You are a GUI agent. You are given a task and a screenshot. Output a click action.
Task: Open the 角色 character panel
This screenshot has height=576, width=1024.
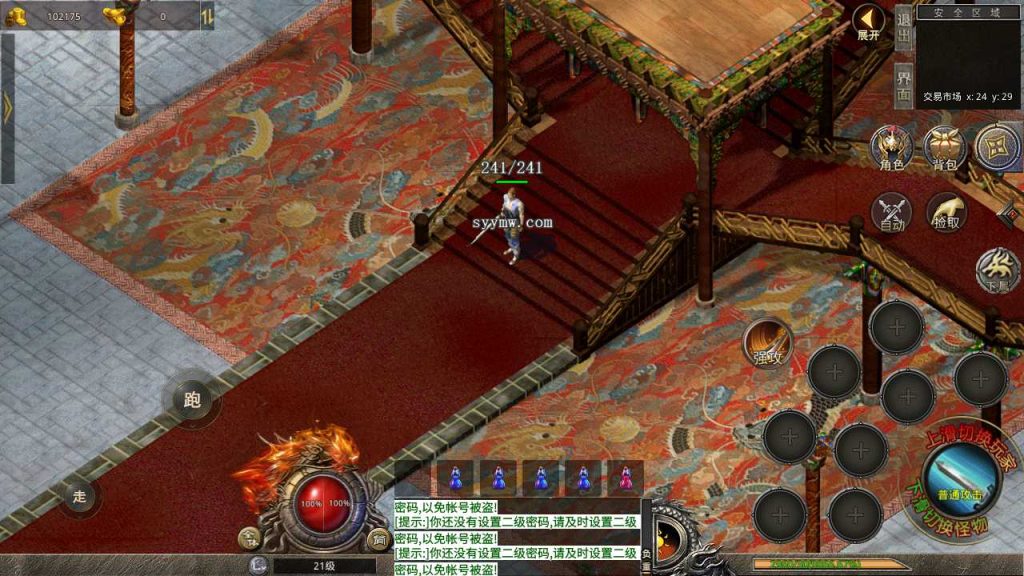(891, 149)
